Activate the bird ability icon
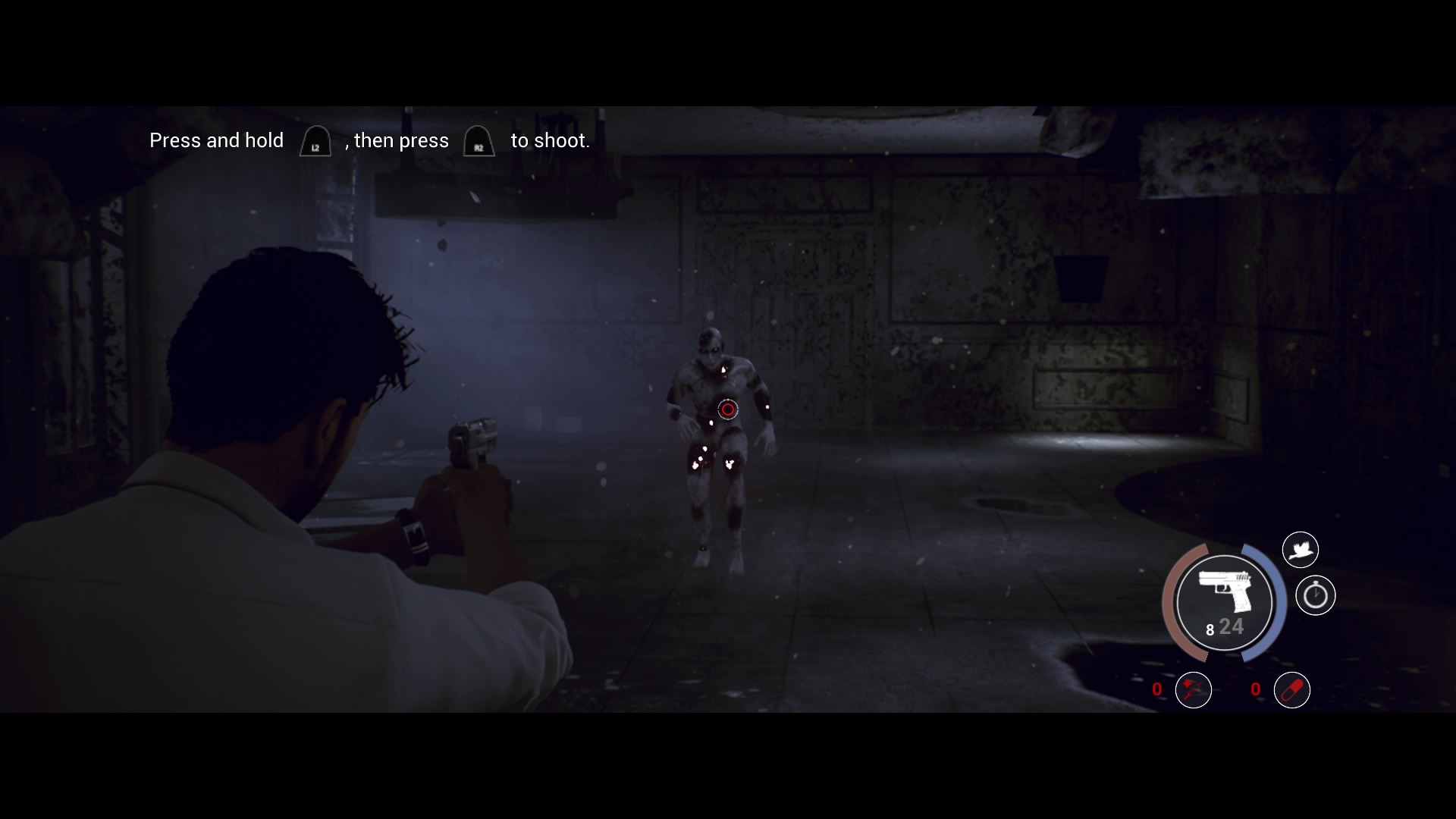The image size is (1456, 819). [x=1300, y=549]
